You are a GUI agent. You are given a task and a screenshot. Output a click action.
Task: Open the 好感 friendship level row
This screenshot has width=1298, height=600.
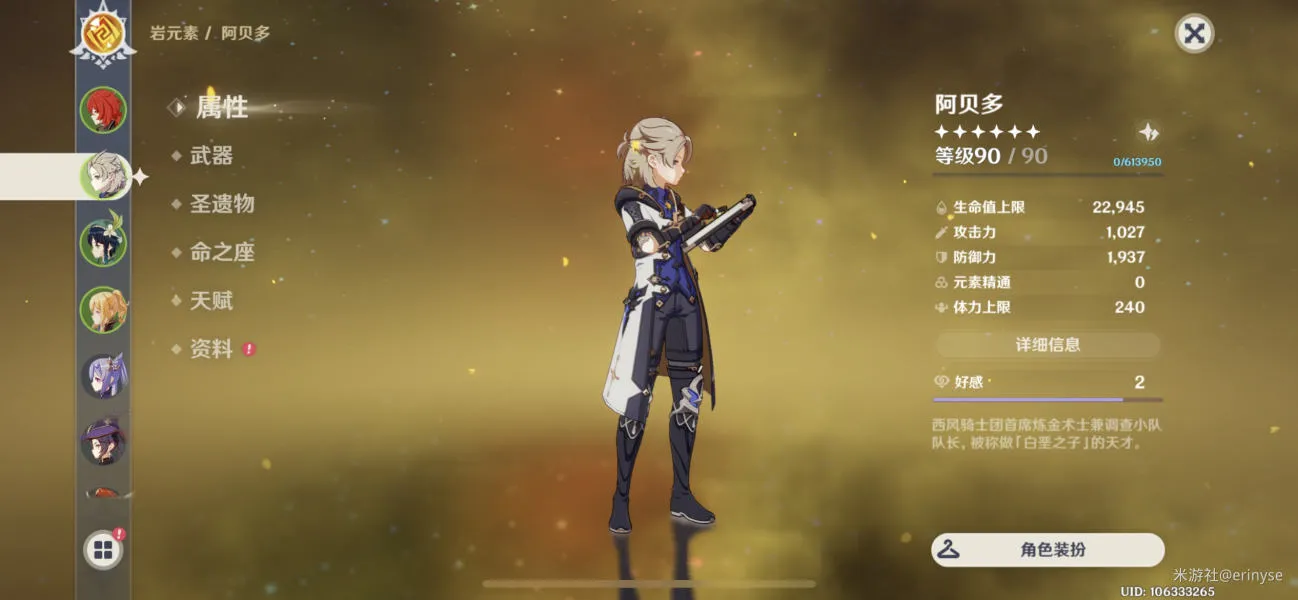1047,382
